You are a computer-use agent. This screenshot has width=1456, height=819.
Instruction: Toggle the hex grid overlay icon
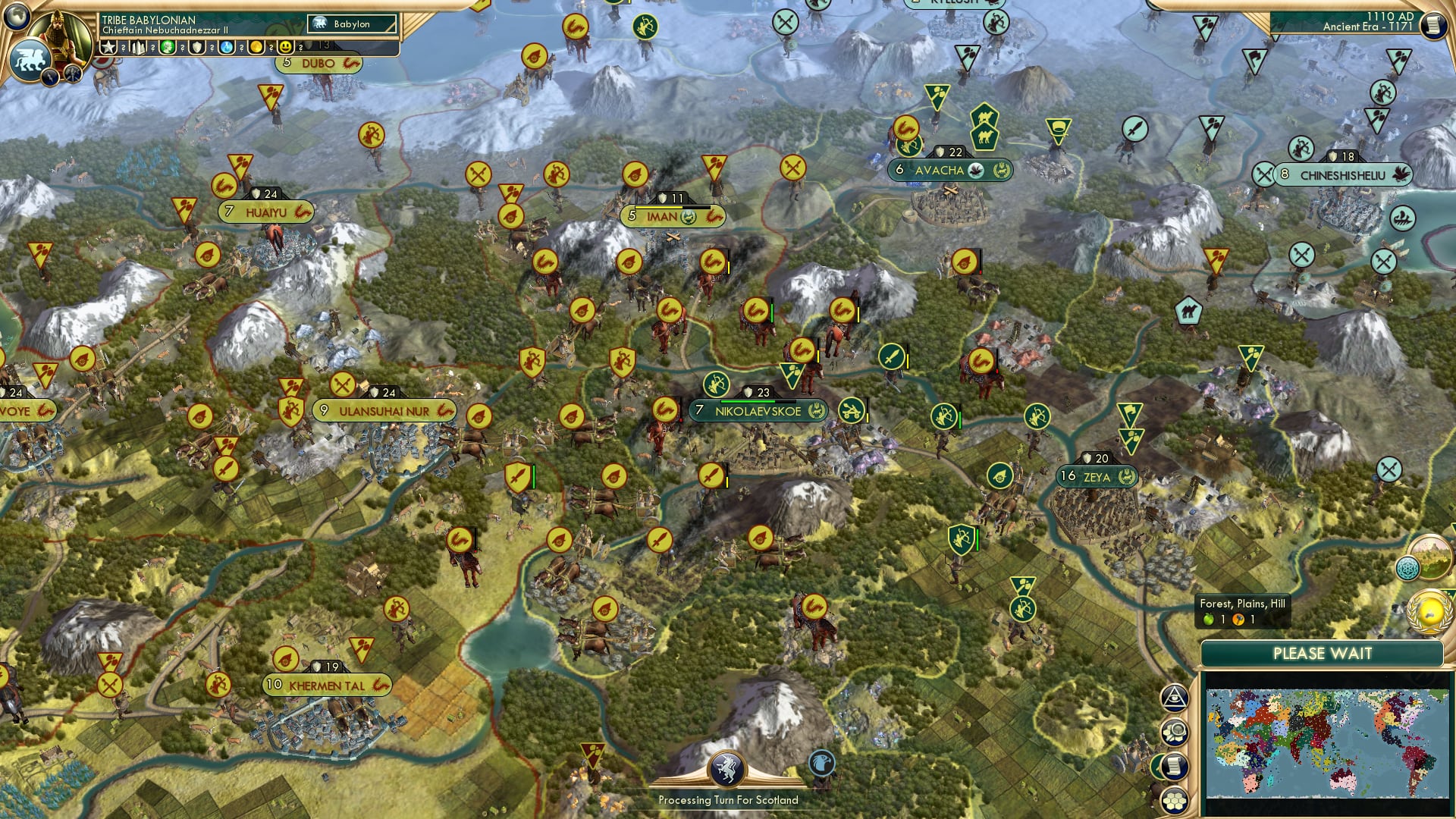[1175, 802]
